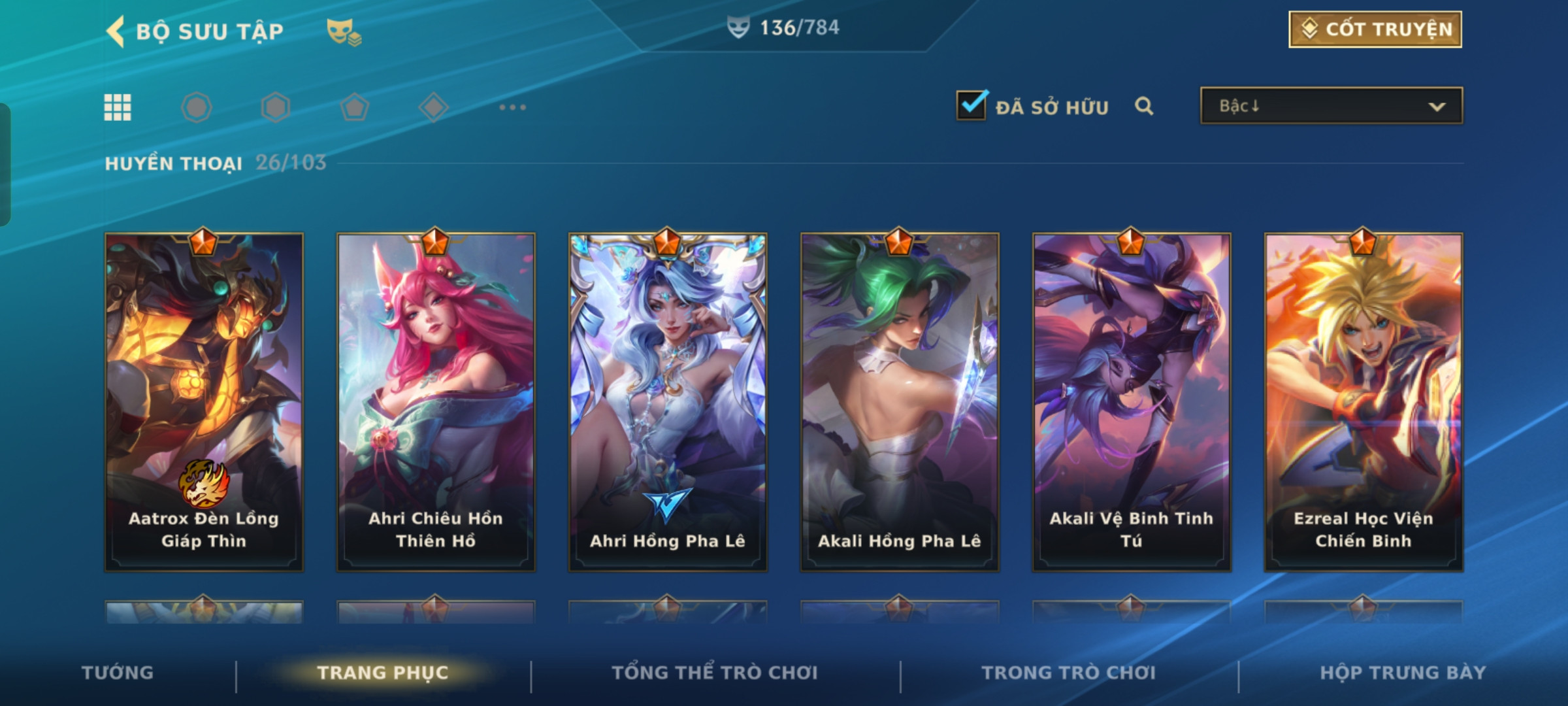Switch to Tổng Thể Trò Chơi tab

[x=715, y=673]
